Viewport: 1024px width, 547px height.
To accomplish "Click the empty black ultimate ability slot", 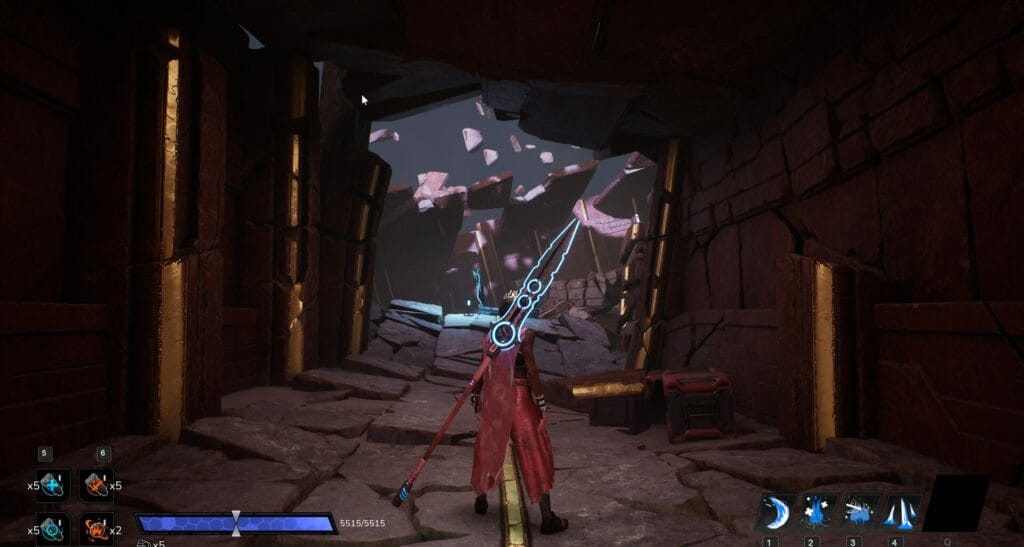I will click(x=957, y=503).
